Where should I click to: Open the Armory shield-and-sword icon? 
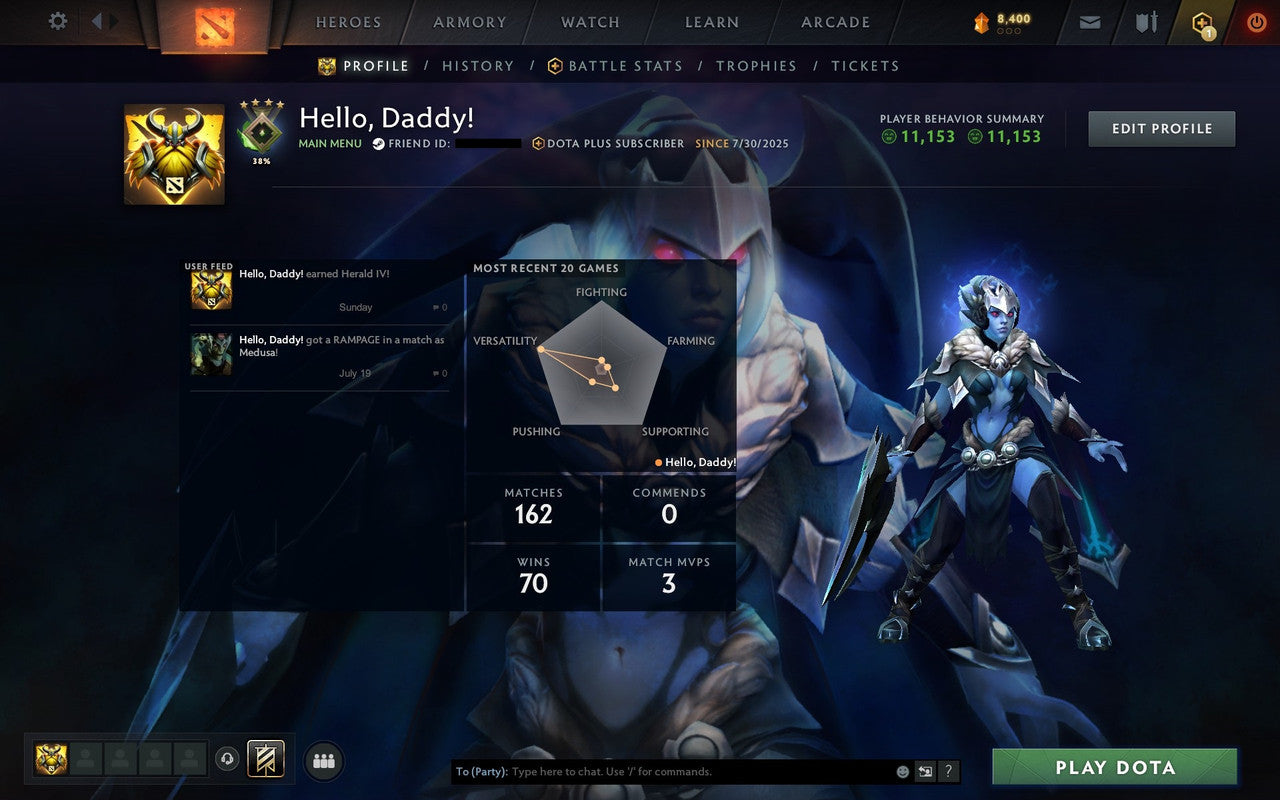pos(1144,20)
